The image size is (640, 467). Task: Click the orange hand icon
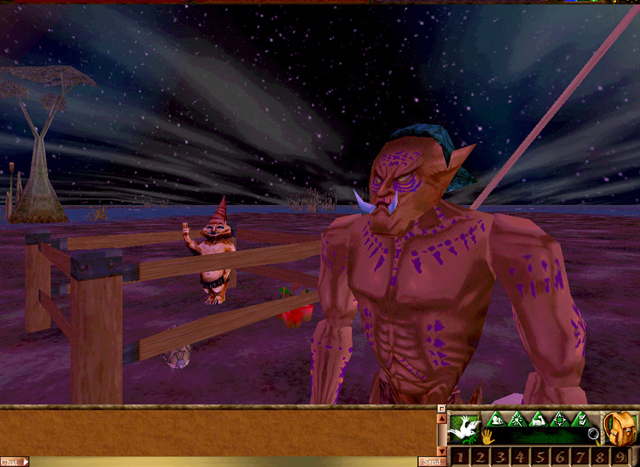[487, 437]
